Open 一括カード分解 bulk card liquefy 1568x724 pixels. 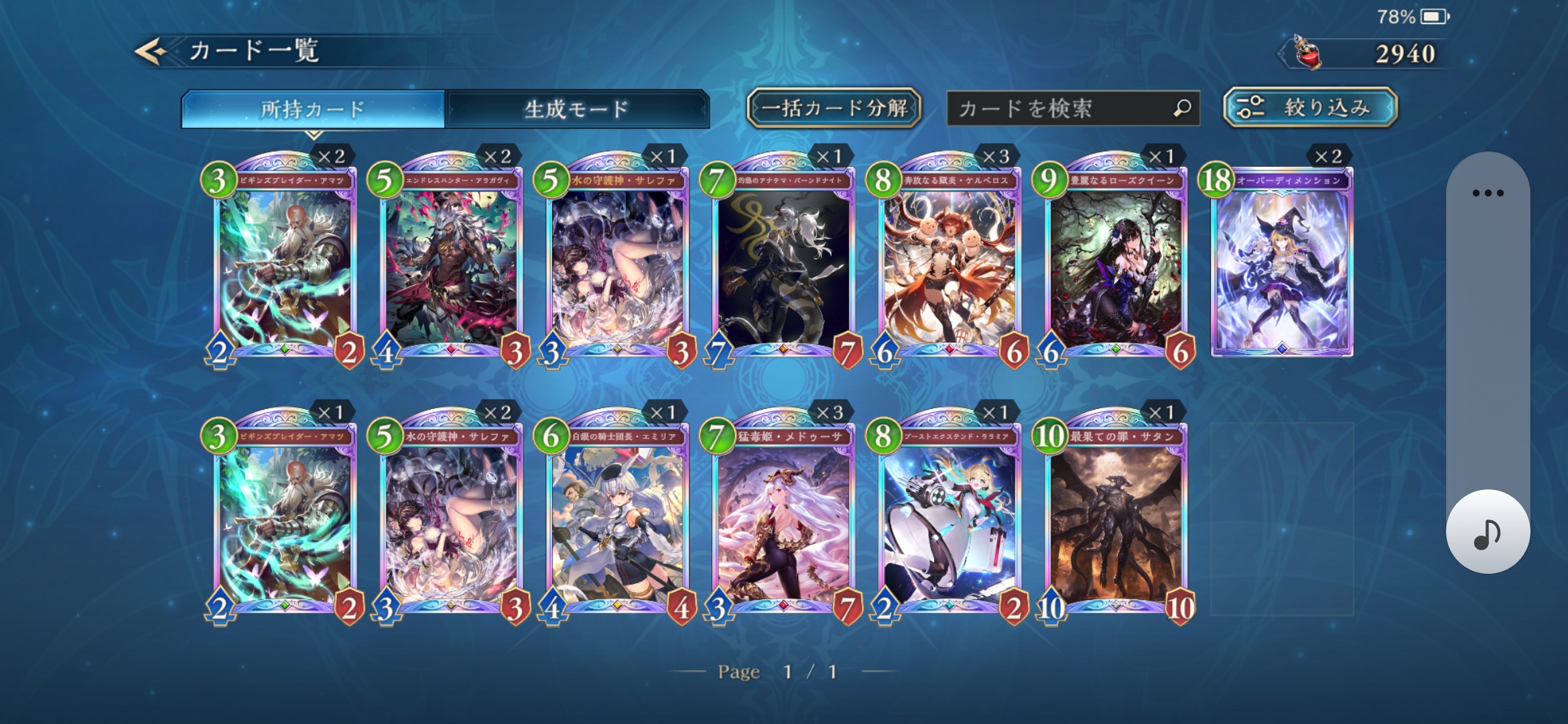coord(834,108)
